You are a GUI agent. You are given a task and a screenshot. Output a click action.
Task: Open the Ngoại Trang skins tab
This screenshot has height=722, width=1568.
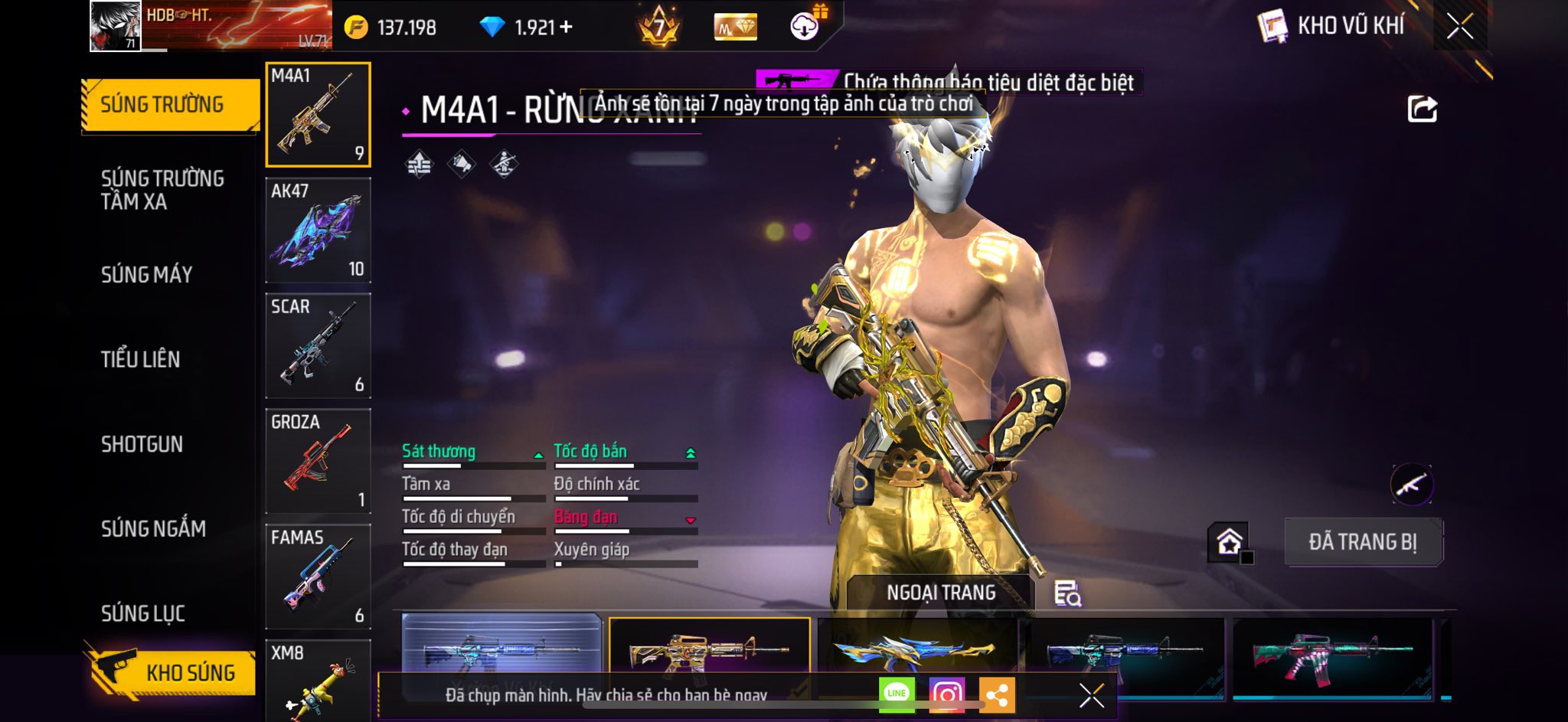[940, 593]
